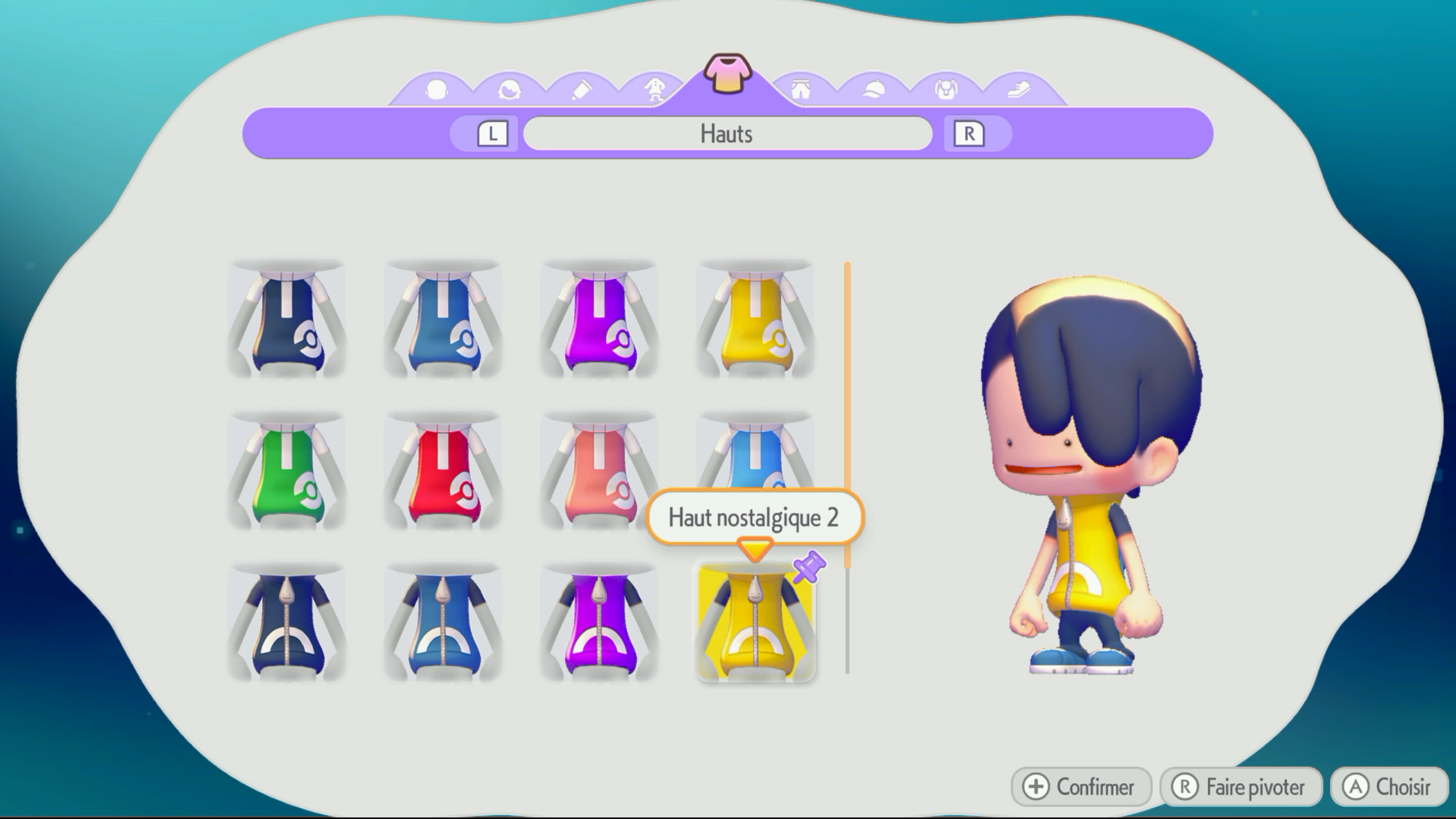Open the full outfit tab
The image size is (1456, 819).
tap(655, 90)
